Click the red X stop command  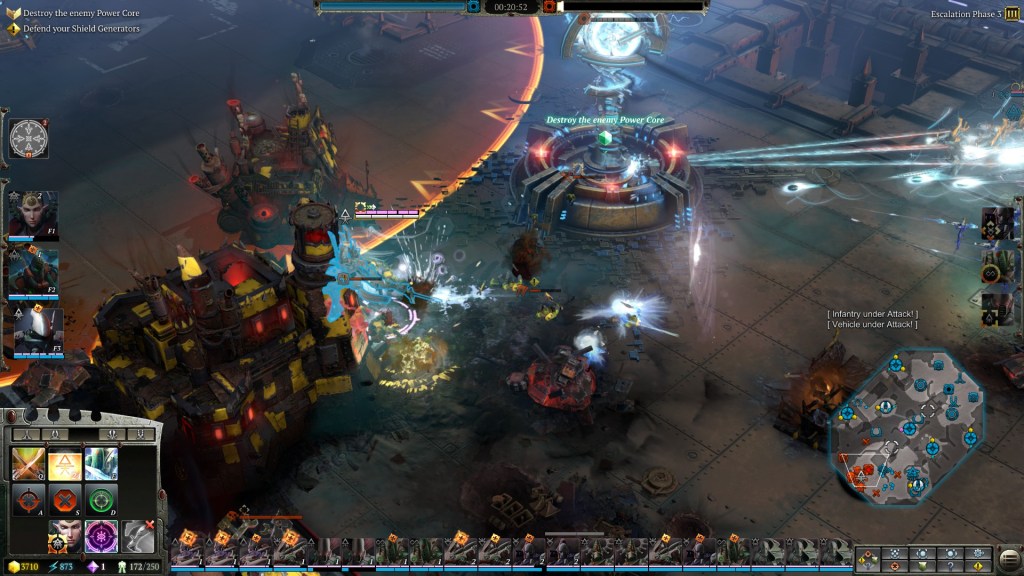click(64, 500)
